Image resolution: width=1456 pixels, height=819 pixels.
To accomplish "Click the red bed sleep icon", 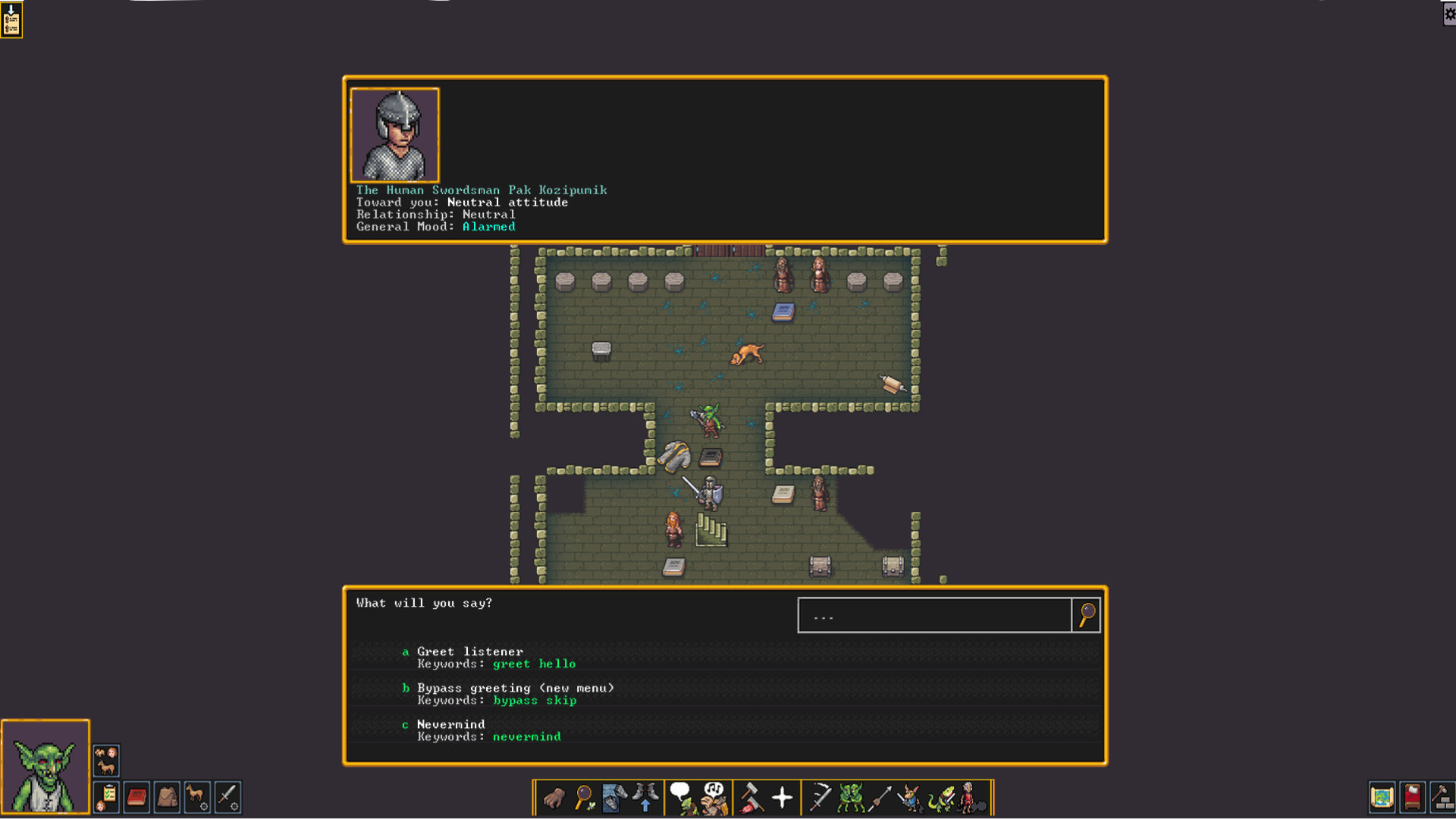I will 1412,798.
